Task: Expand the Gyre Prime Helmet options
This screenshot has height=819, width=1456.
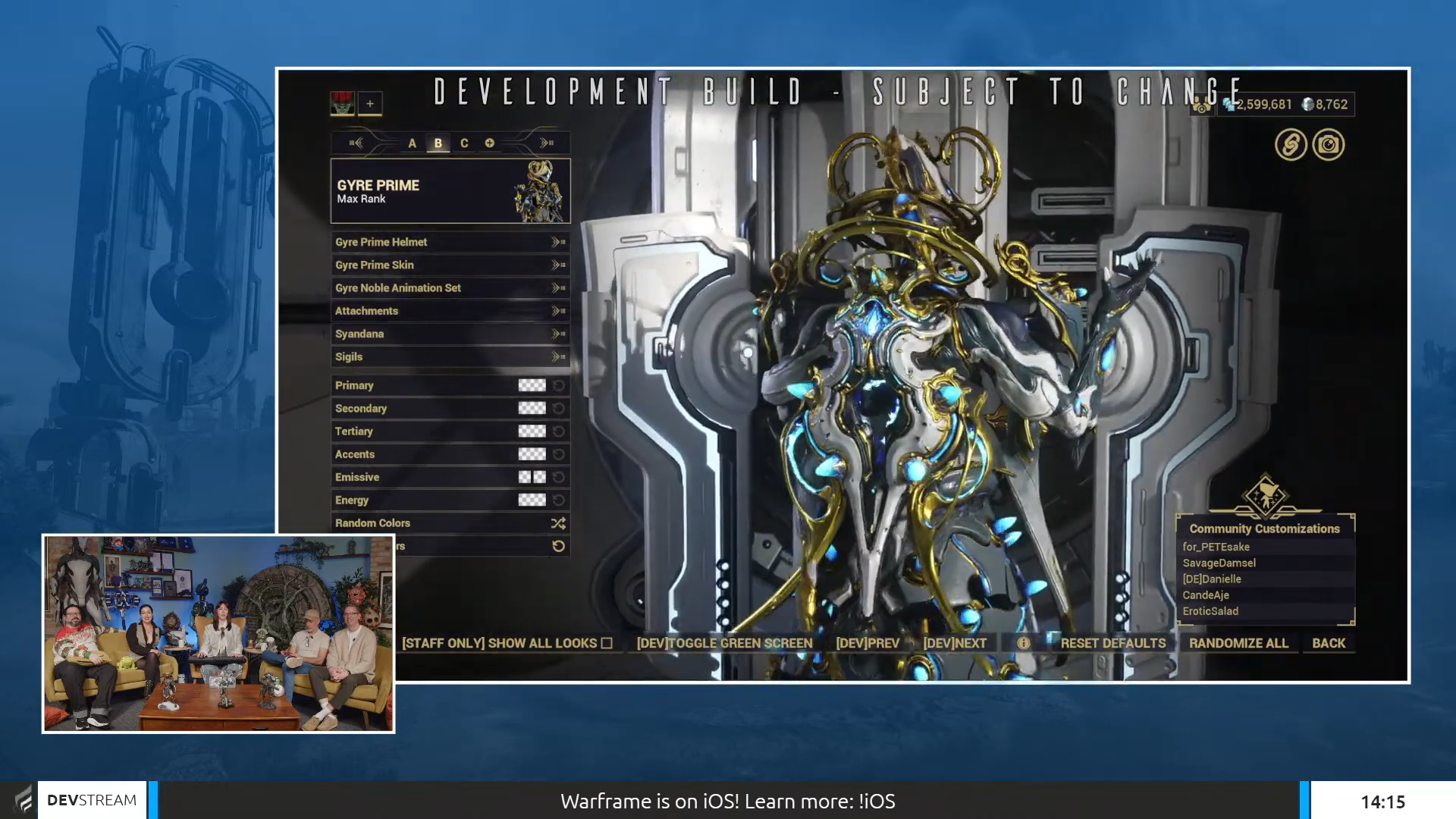Action: [x=557, y=242]
